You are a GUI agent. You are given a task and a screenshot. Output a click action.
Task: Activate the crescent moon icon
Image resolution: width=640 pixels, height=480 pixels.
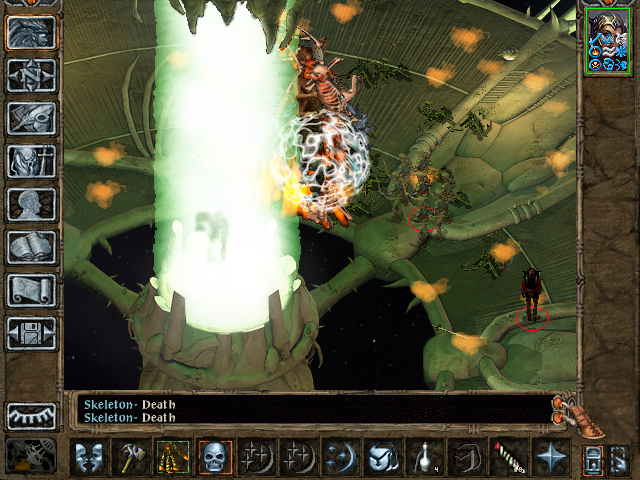coord(339,457)
